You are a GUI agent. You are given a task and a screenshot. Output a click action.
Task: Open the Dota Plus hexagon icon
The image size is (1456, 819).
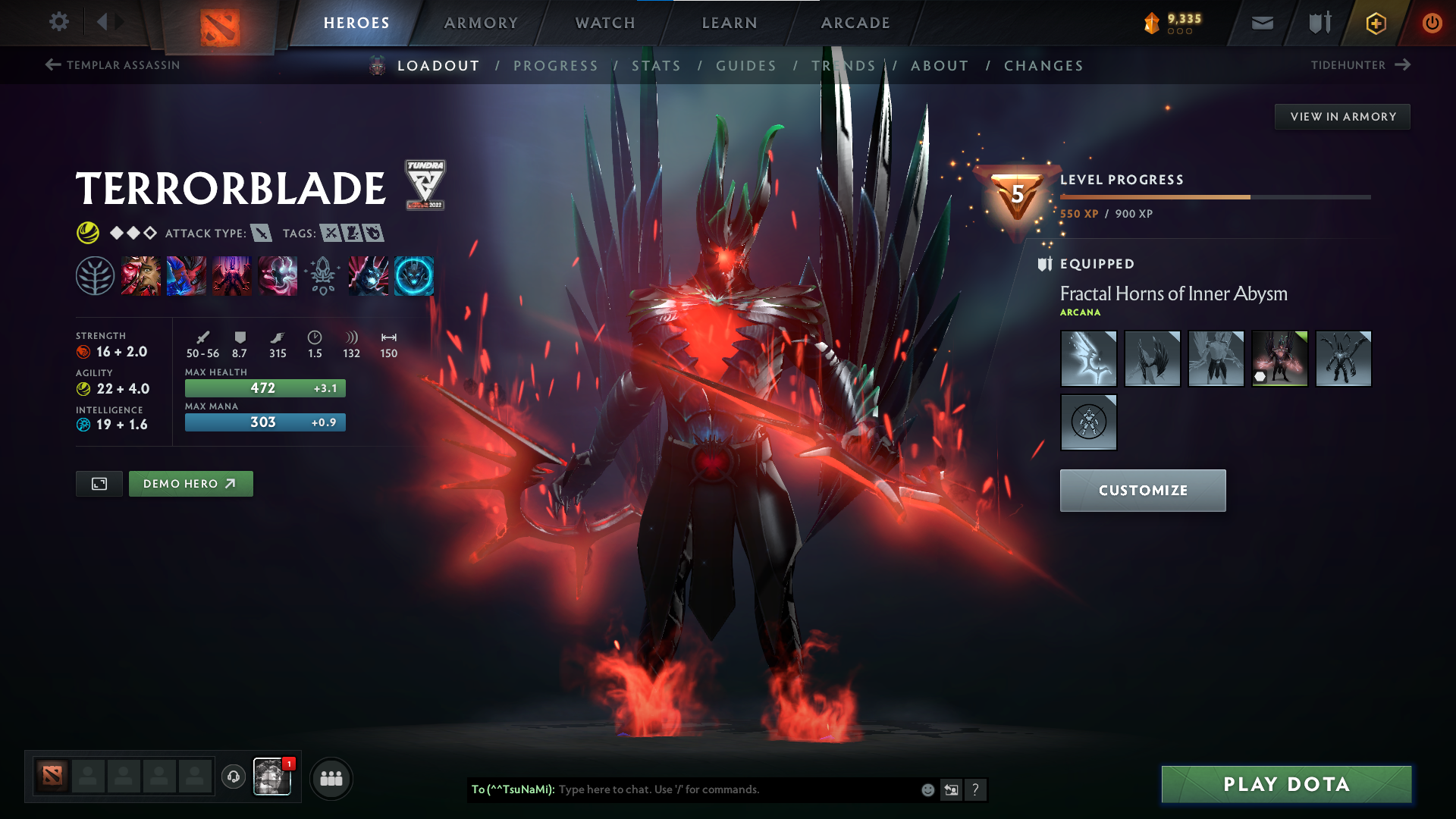[x=1375, y=23]
